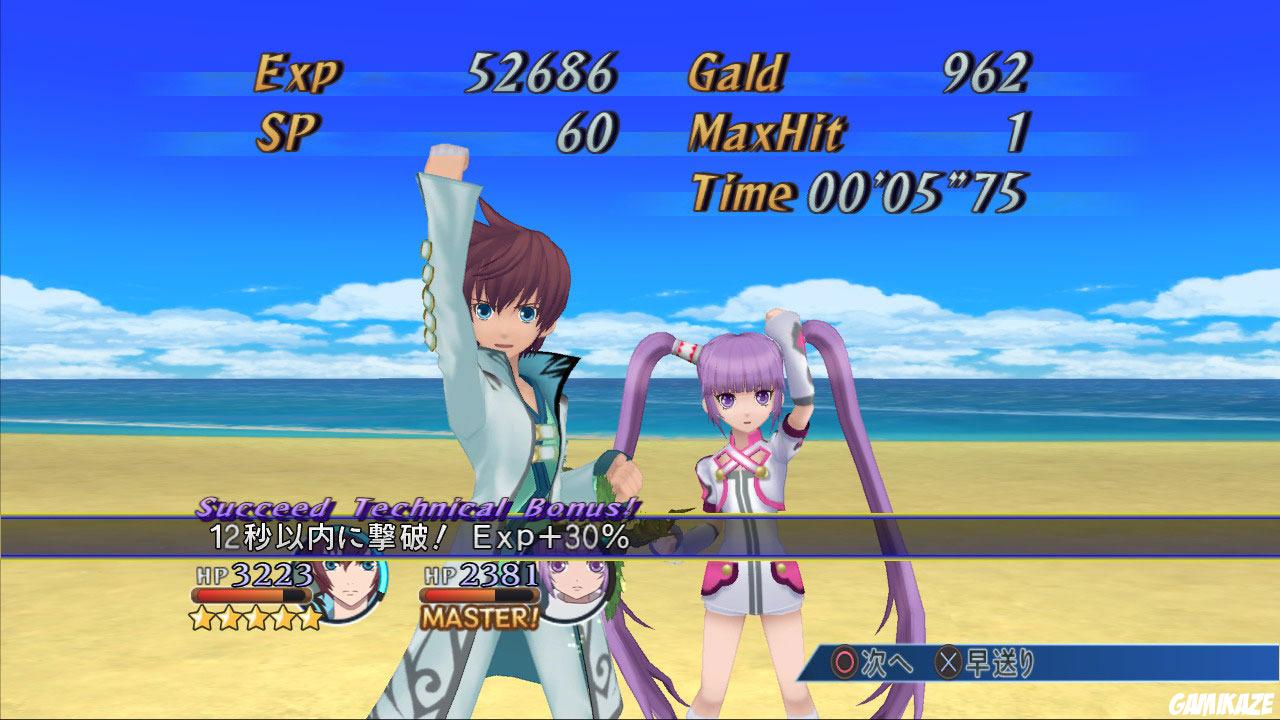The height and width of the screenshot is (720, 1280).
Task: Toggle the Succeed Technical Bonus banner
Action: [416, 506]
